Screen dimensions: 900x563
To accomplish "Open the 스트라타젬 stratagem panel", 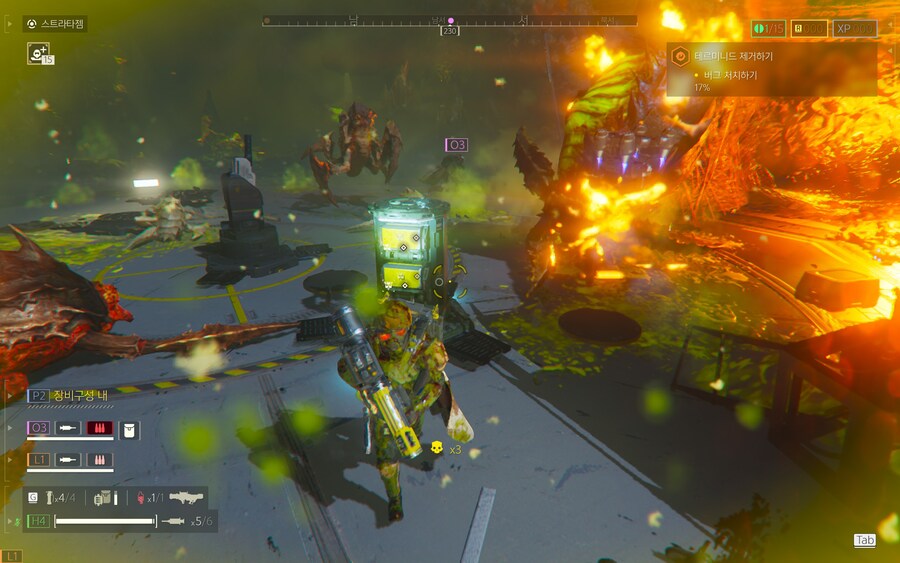I will click(x=55, y=23).
